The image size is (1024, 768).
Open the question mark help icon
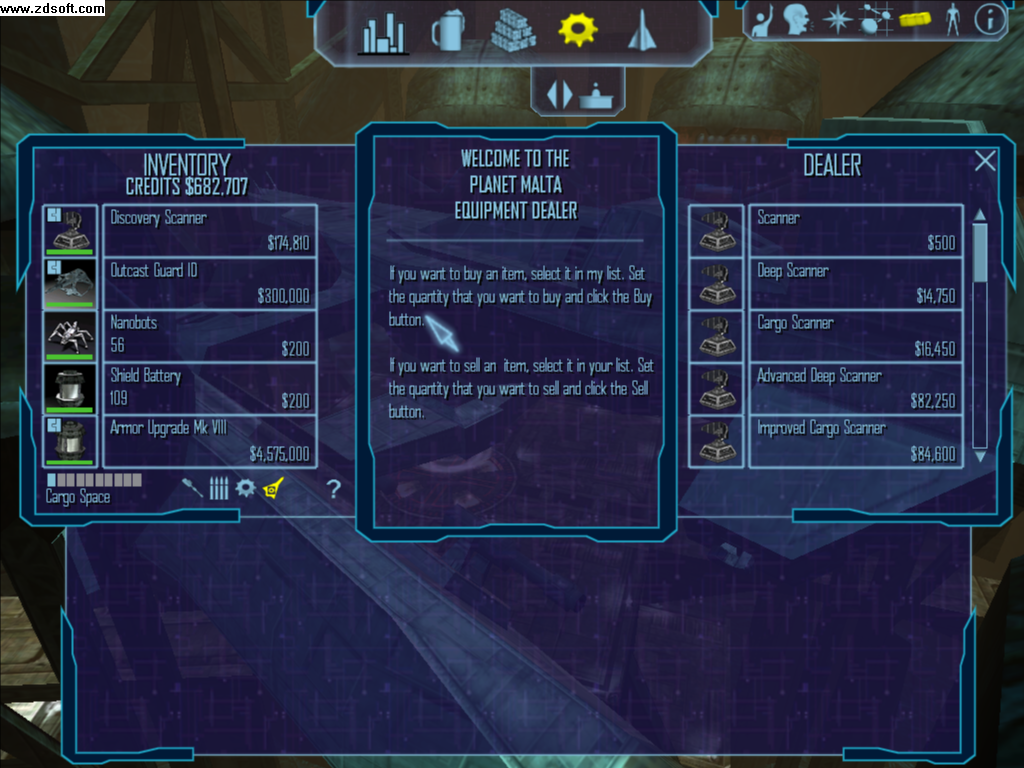tap(334, 489)
